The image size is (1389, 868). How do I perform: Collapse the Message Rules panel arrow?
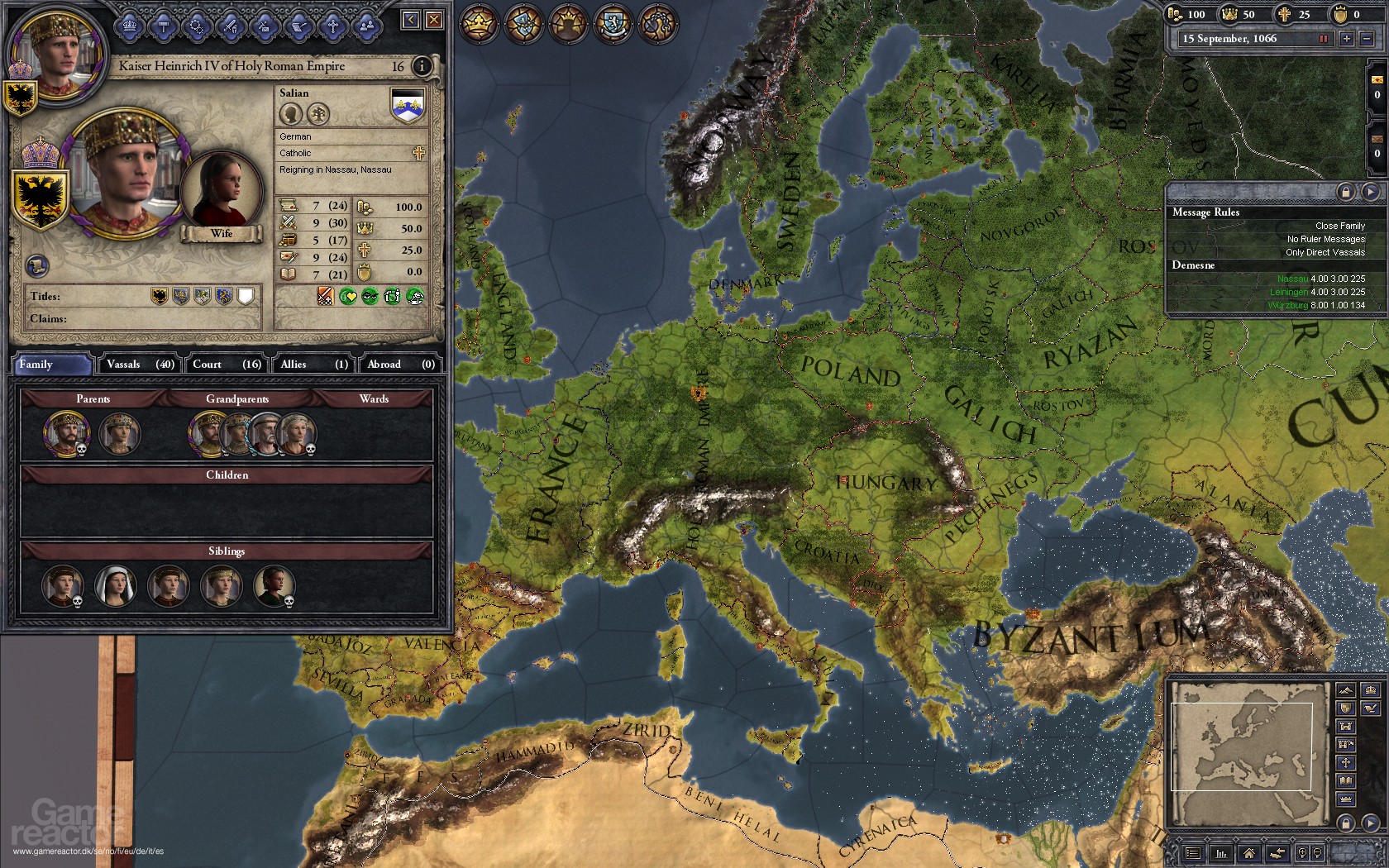point(1369,193)
